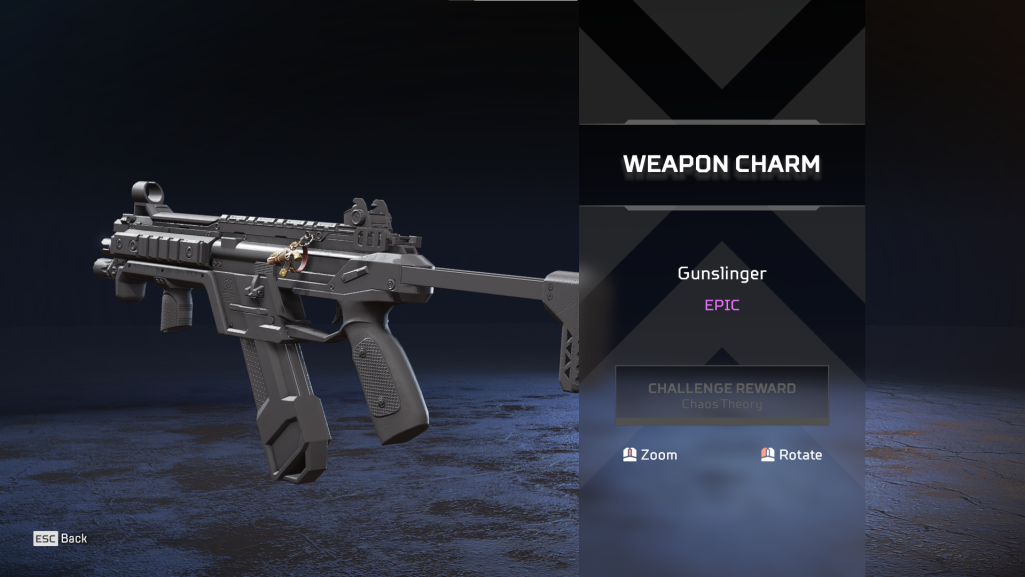Go back using the Back button
The image size is (1025, 577).
[61, 538]
